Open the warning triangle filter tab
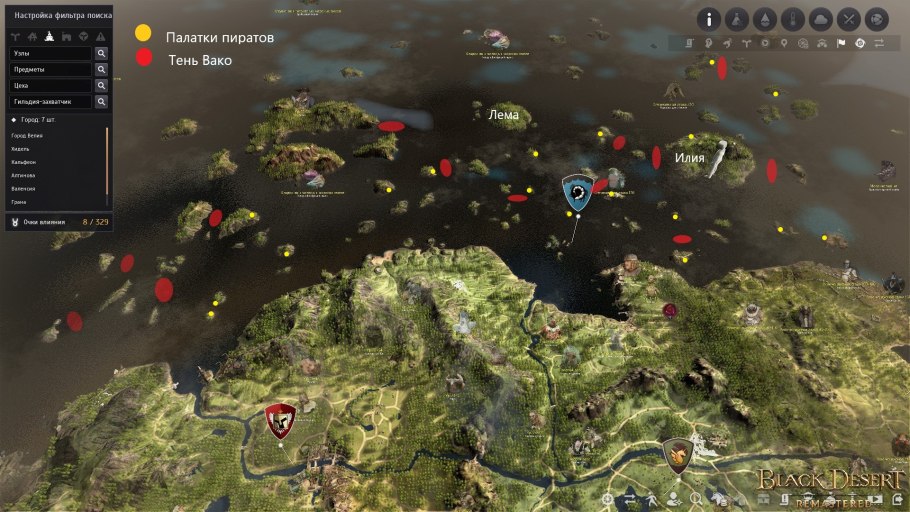This screenshot has height=512, width=910. (x=100, y=35)
